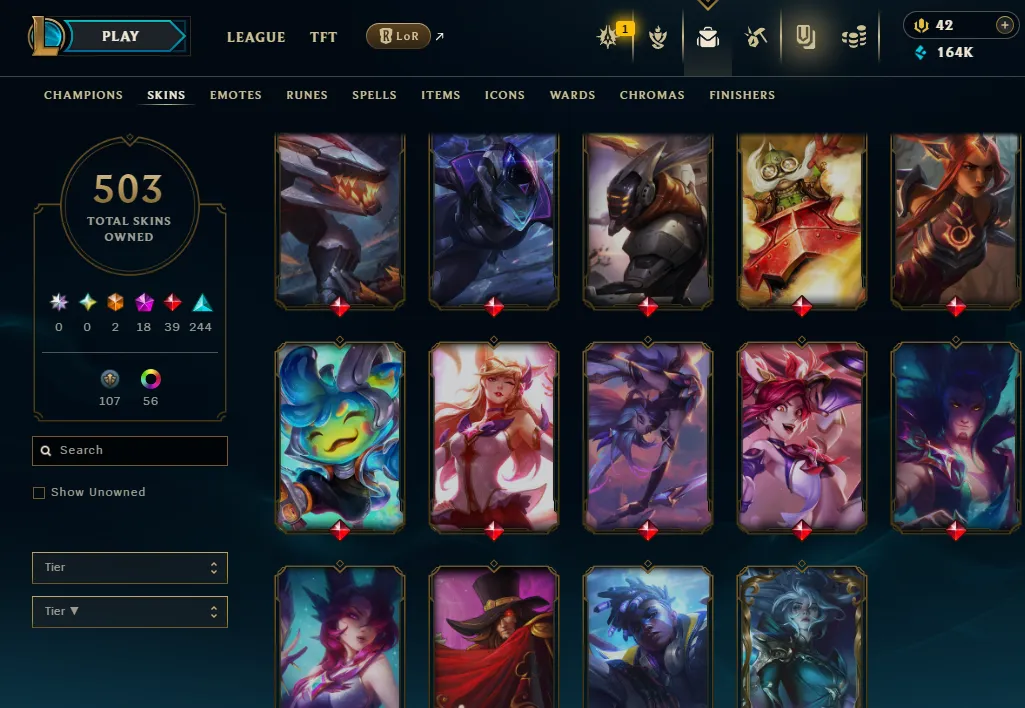Open the Items tab

(x=440, y=95)
